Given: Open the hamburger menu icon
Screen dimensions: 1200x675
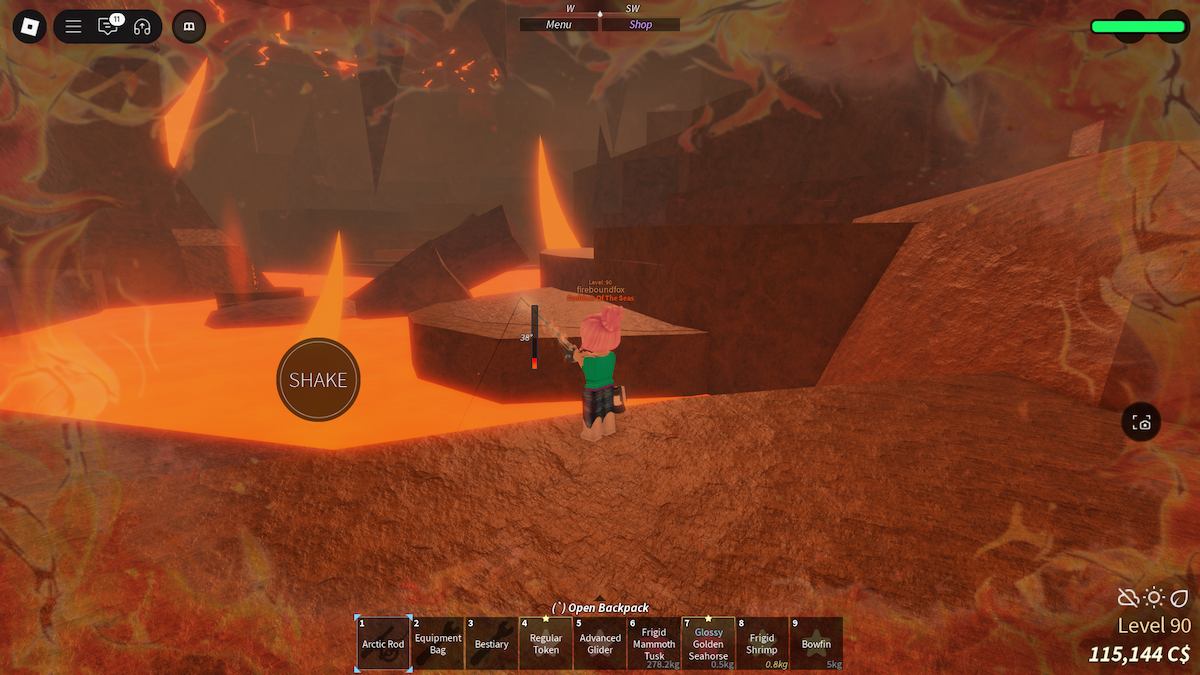Looking at the screenshot, I should click(x=73, y=26).
